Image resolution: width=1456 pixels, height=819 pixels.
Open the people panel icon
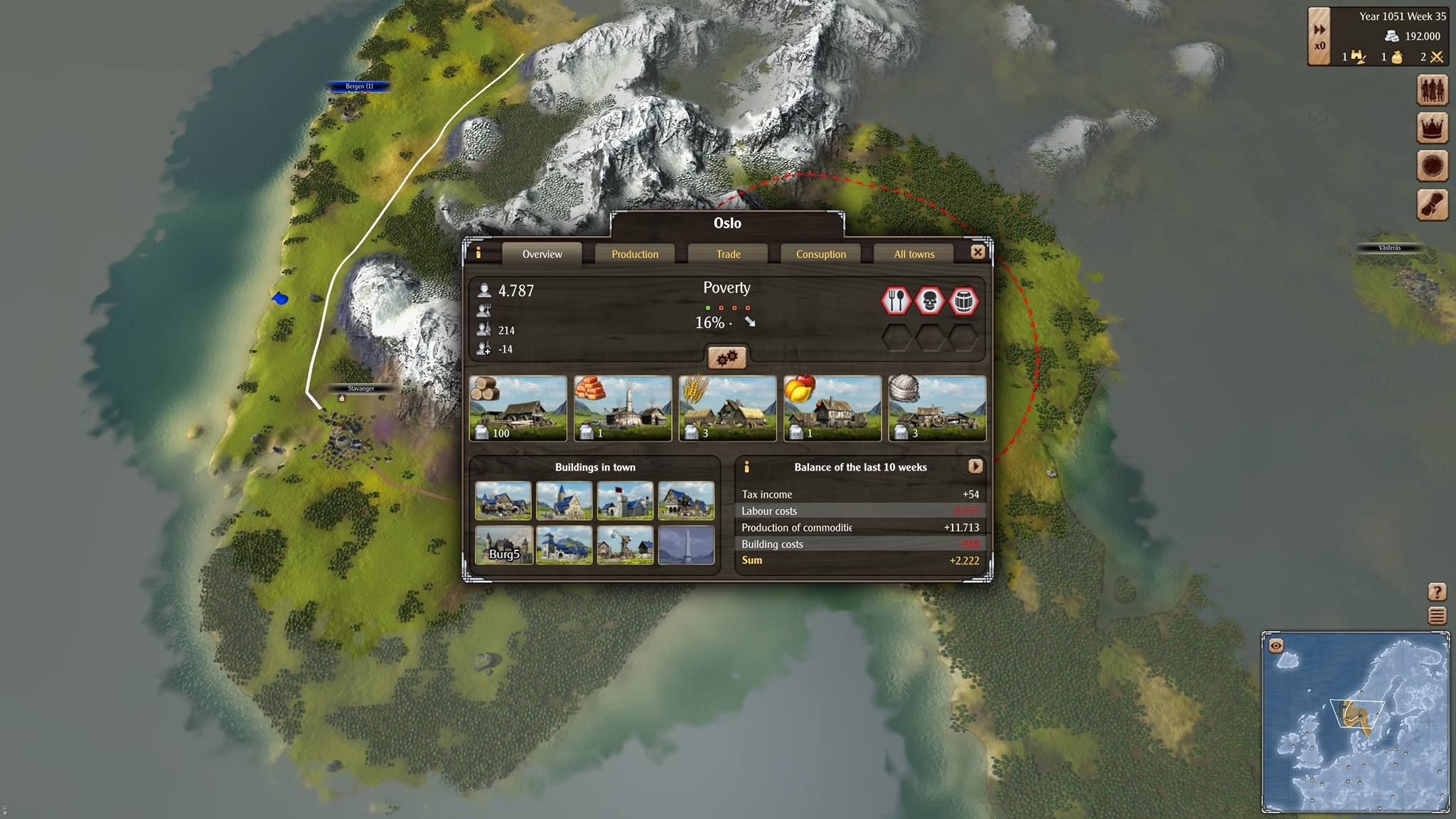tap(1433, 90)
